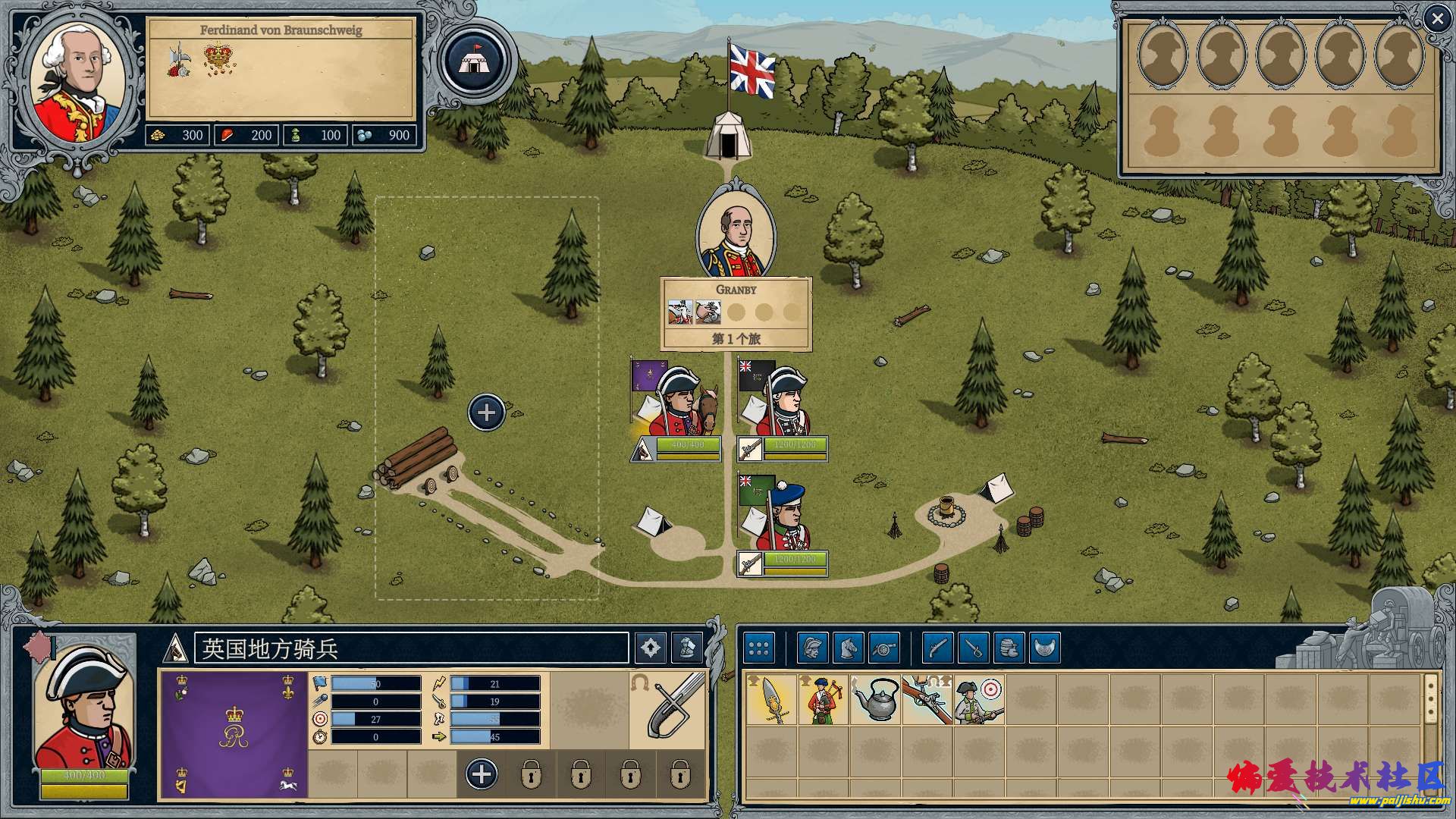Viewport: 1456px width, 819px height.
Task: Open the camp tent button
Action: point(479,60)
